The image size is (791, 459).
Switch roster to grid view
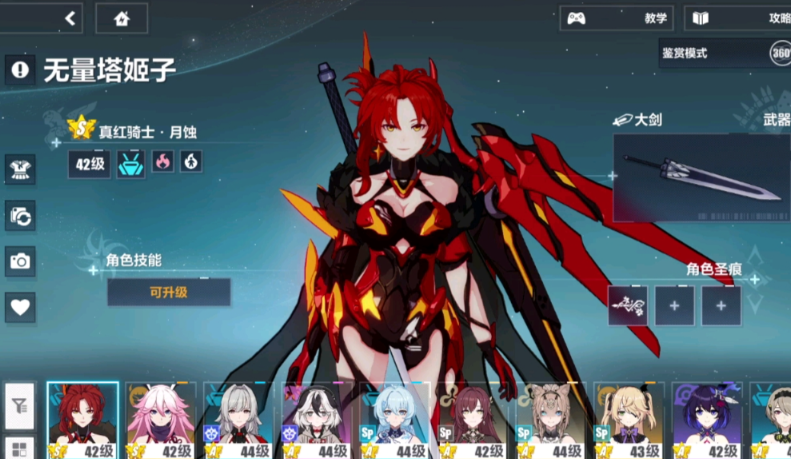pyautogui.click(x=20, y=447)
